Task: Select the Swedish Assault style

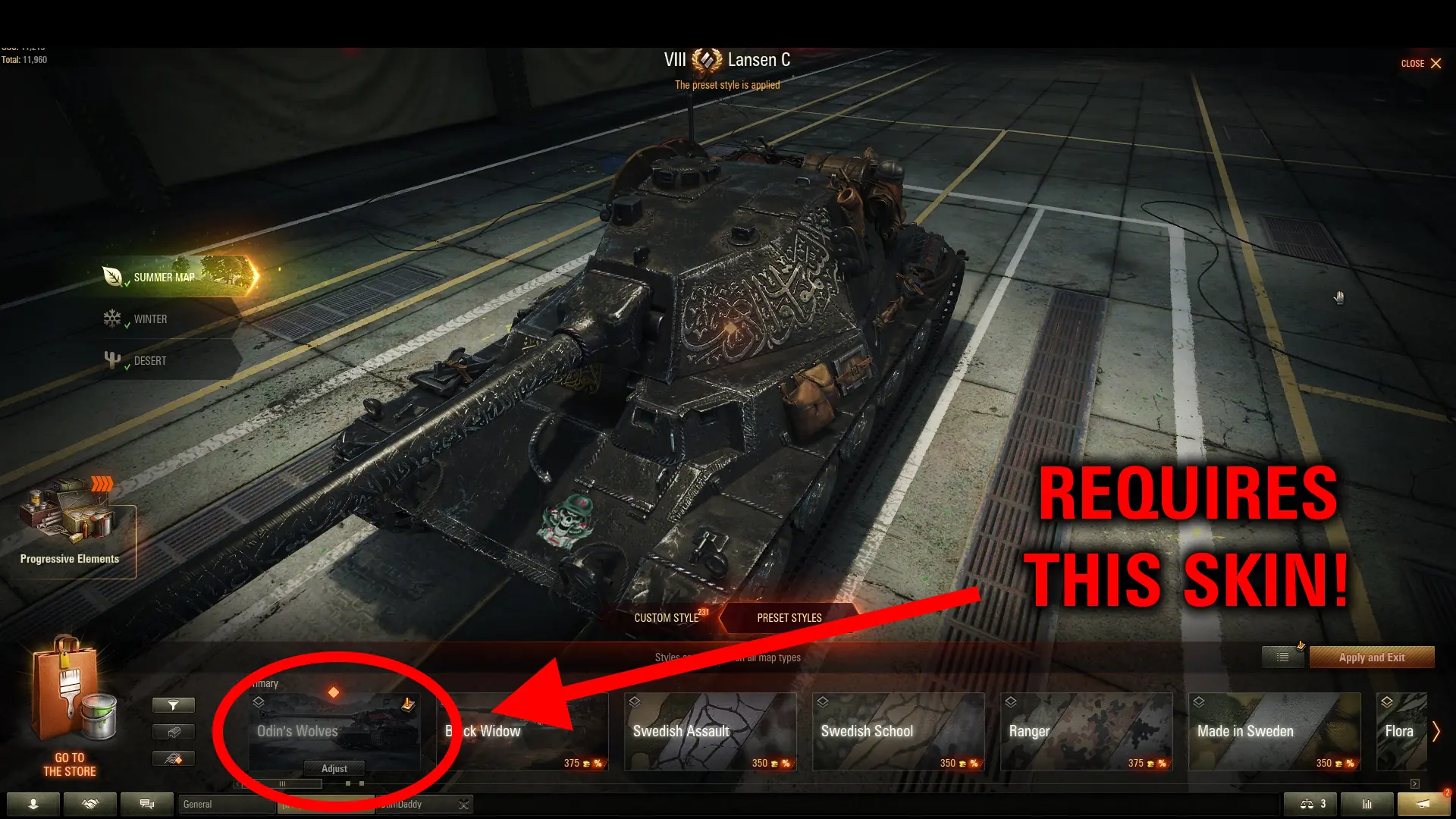Action: pyautogui.click(x=710, y=731)
